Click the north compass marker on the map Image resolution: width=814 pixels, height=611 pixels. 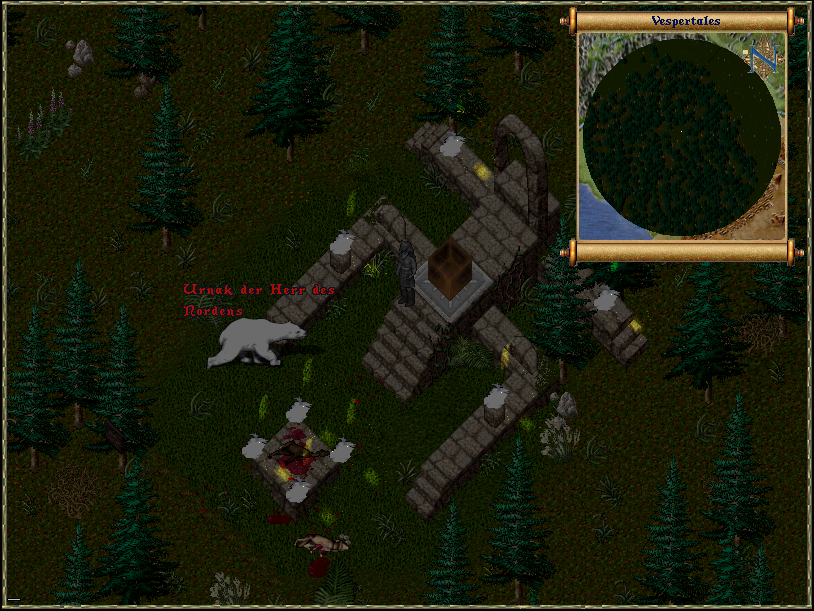[763, 60]
